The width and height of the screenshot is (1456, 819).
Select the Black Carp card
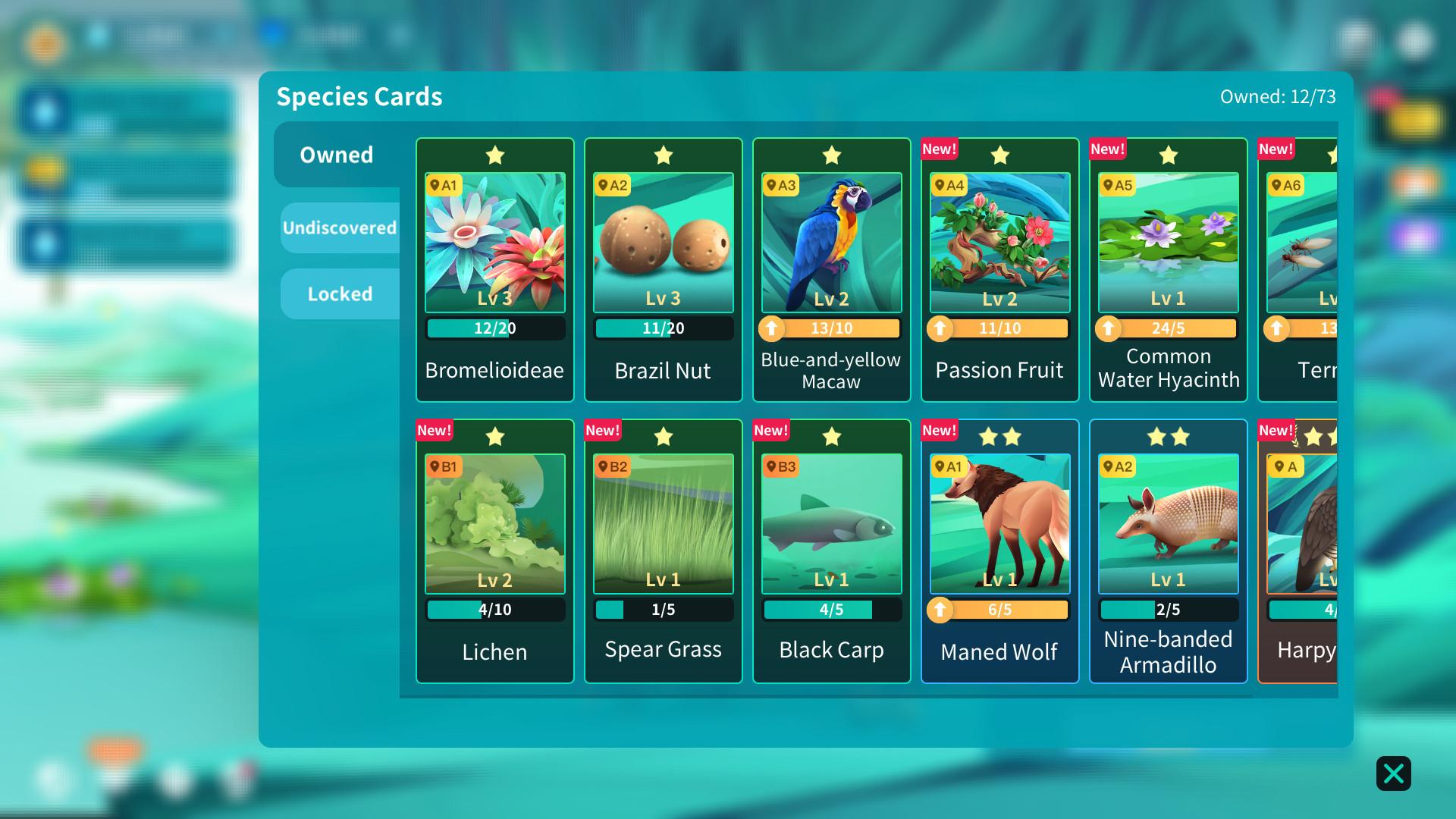[831, 523]
